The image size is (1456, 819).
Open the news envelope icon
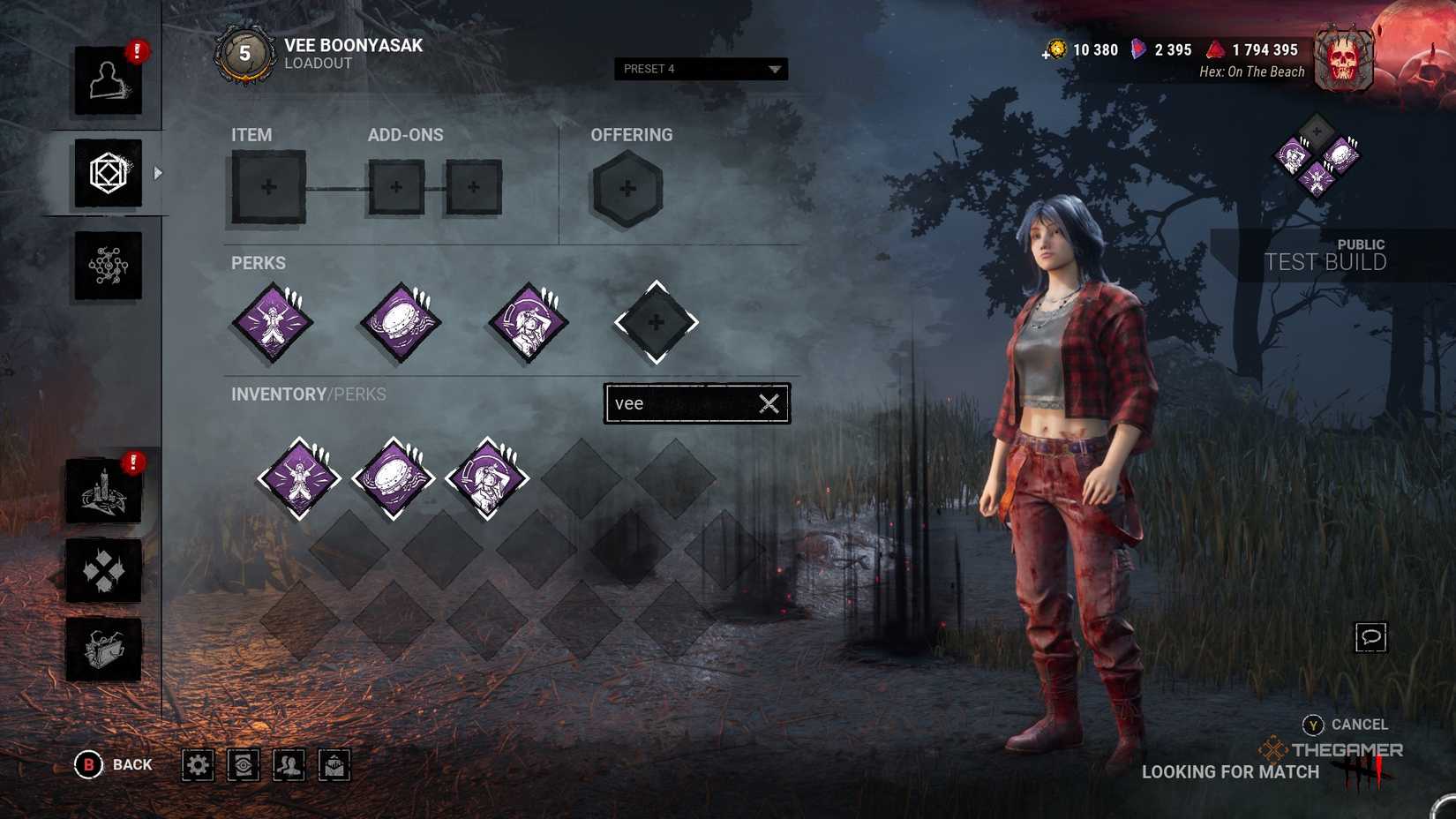[x=334, y=765]
